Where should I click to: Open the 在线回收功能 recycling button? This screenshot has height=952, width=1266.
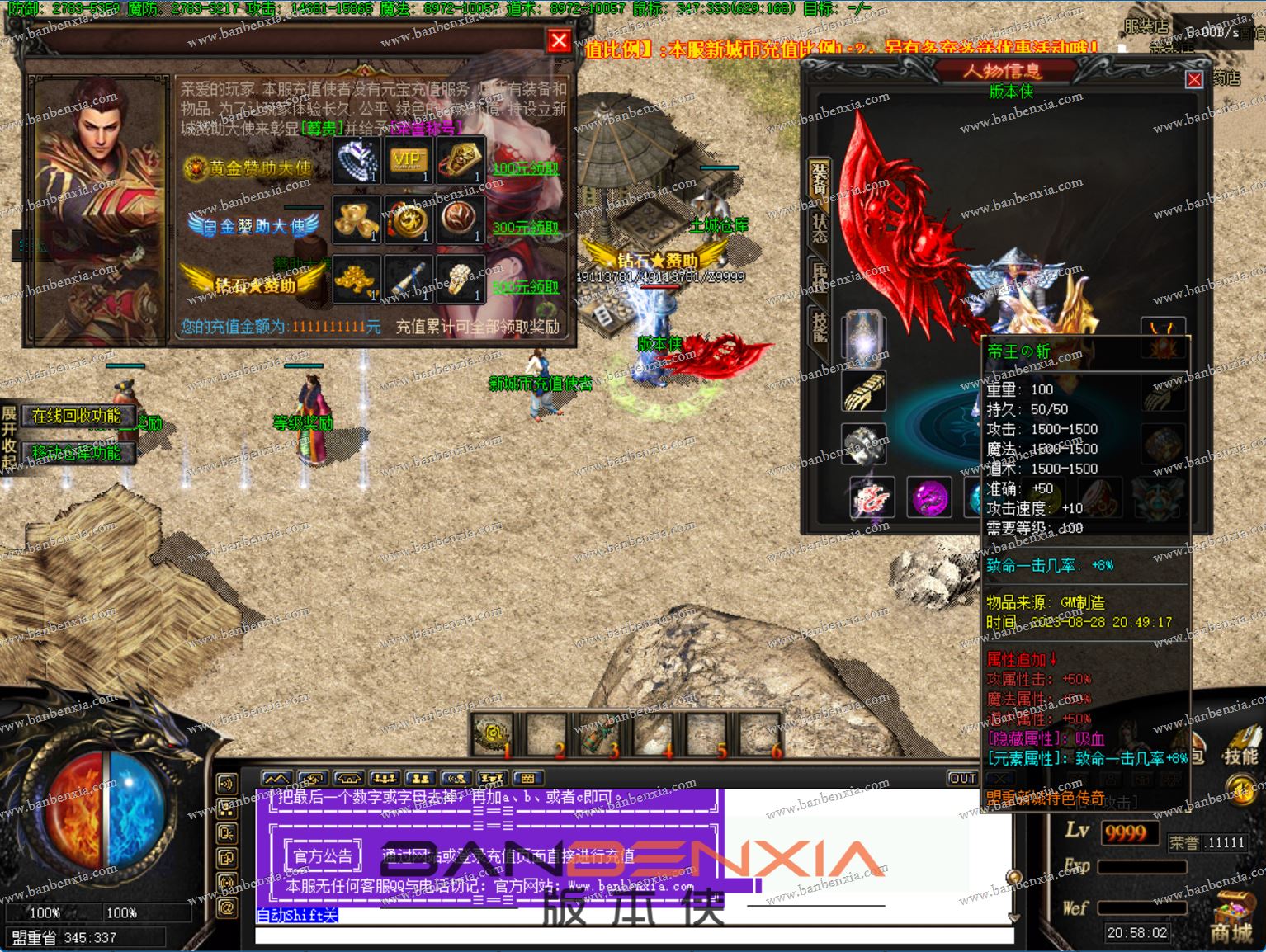[x=77, y=416]
